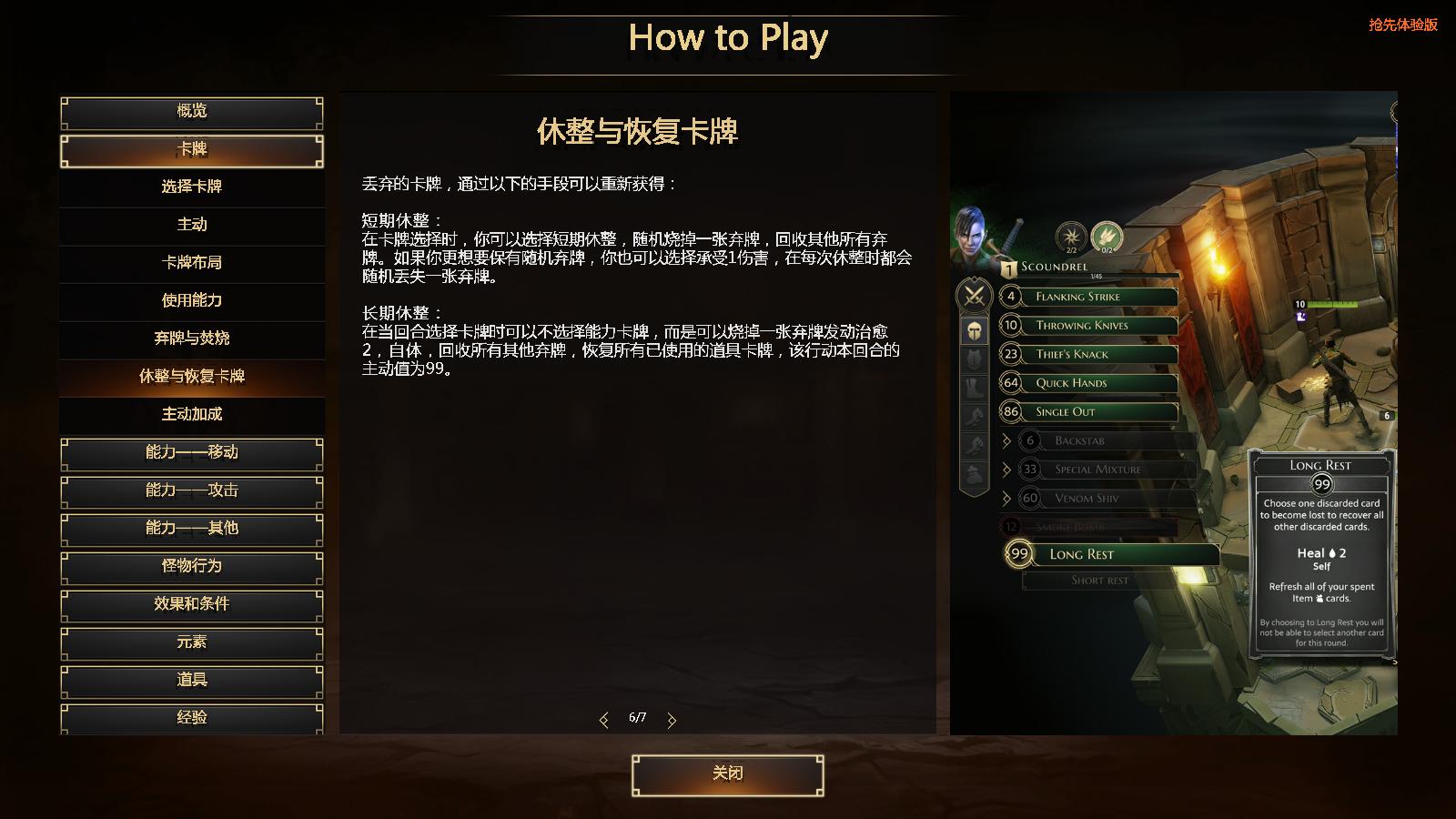This screenshot has width=1456, height=819.
Task: Expand the Venom Shiv card chevron
Action: pos(1006,498)
